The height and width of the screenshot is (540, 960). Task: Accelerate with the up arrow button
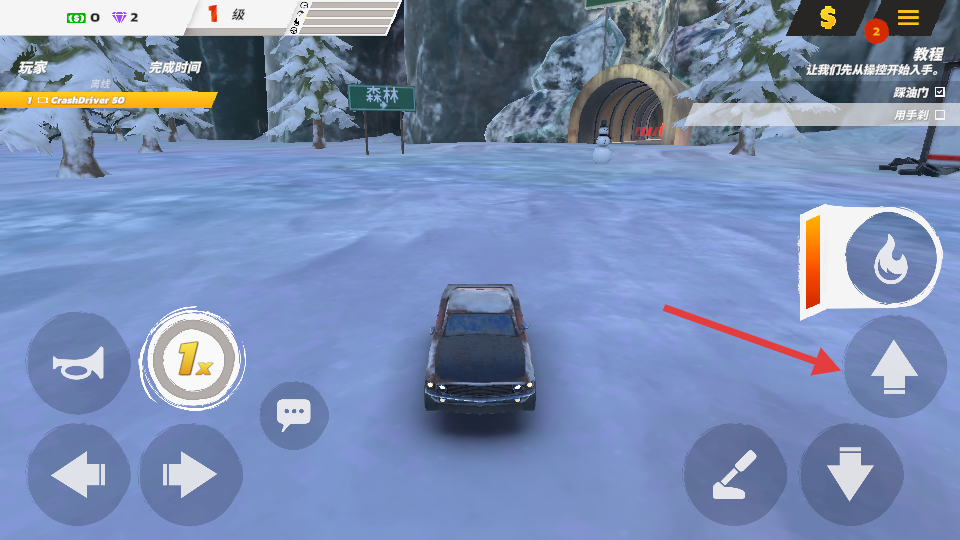click(894, 368)
